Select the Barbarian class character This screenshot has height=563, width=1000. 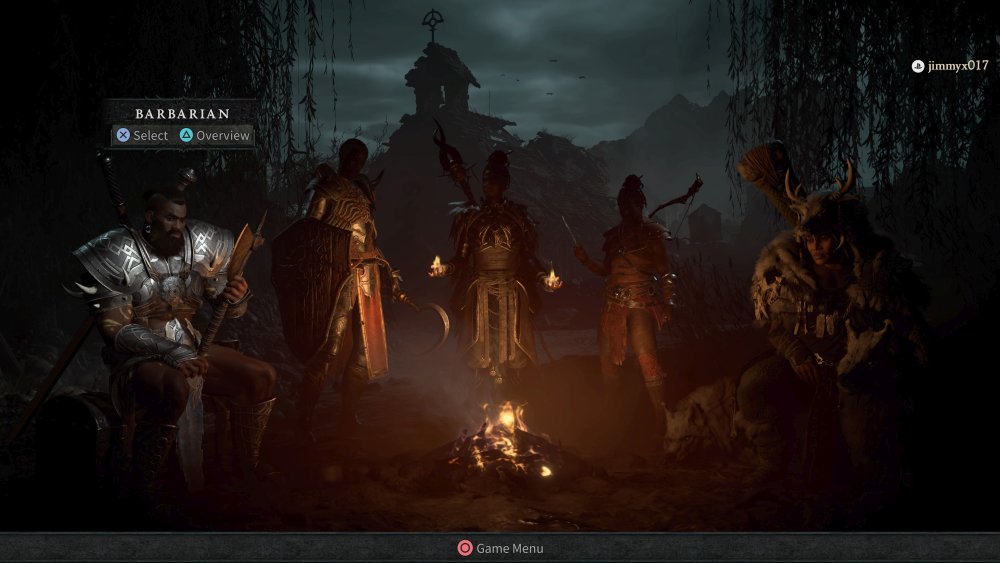pos(170,300)
